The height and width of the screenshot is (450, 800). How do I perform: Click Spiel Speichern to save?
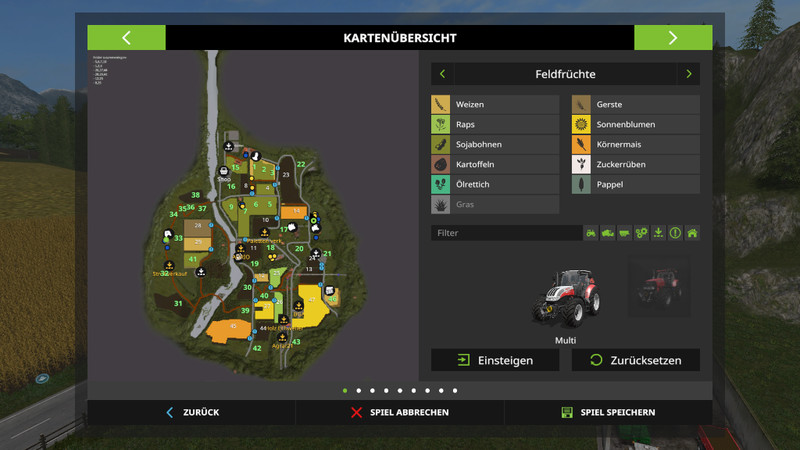[608, 412]
